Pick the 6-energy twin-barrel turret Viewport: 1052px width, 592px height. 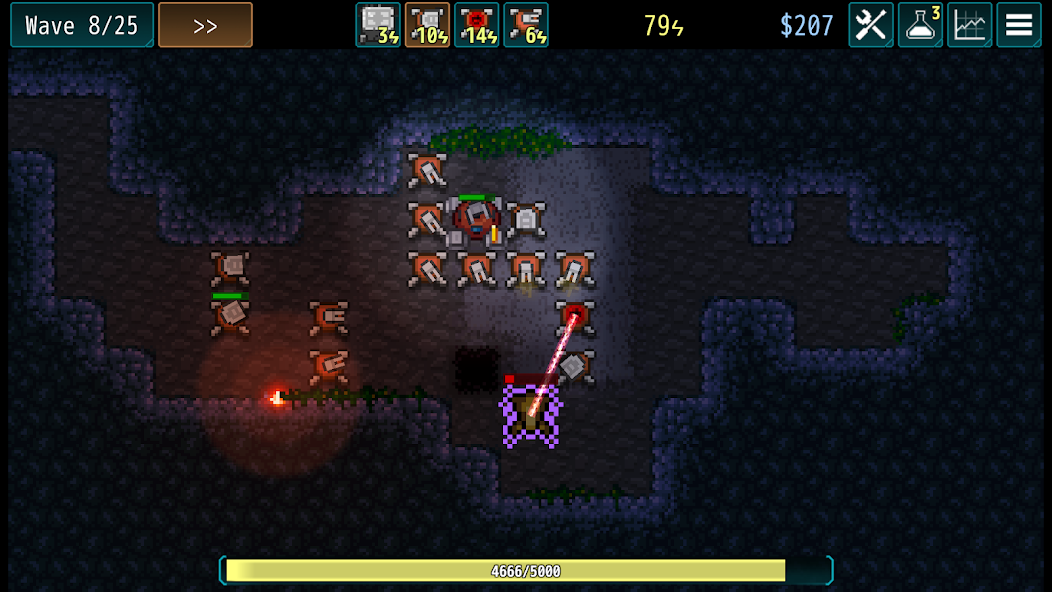point(526,25)
